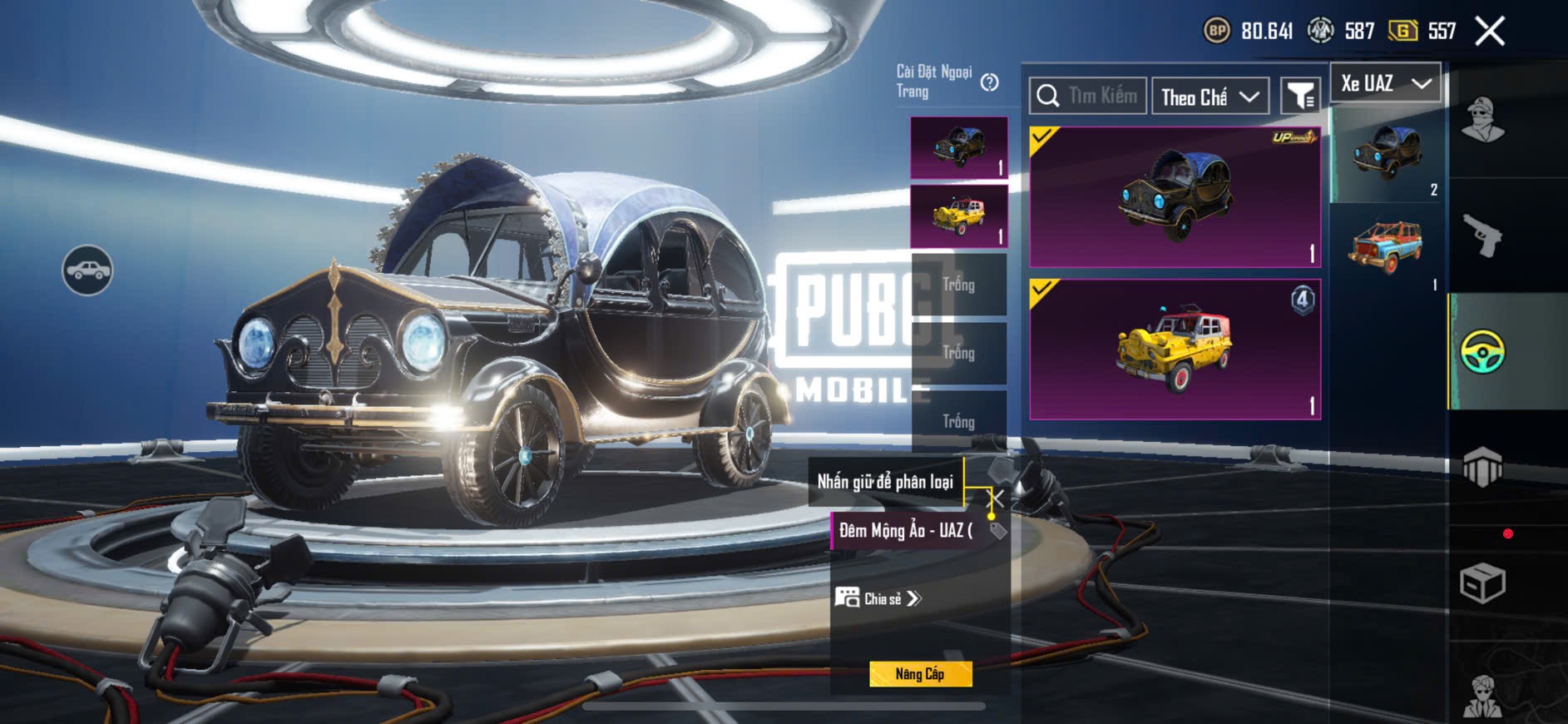Tap the Nâng Cấp upgrade button
This screenshot has height=724, width=1568.
click(920, 674)
